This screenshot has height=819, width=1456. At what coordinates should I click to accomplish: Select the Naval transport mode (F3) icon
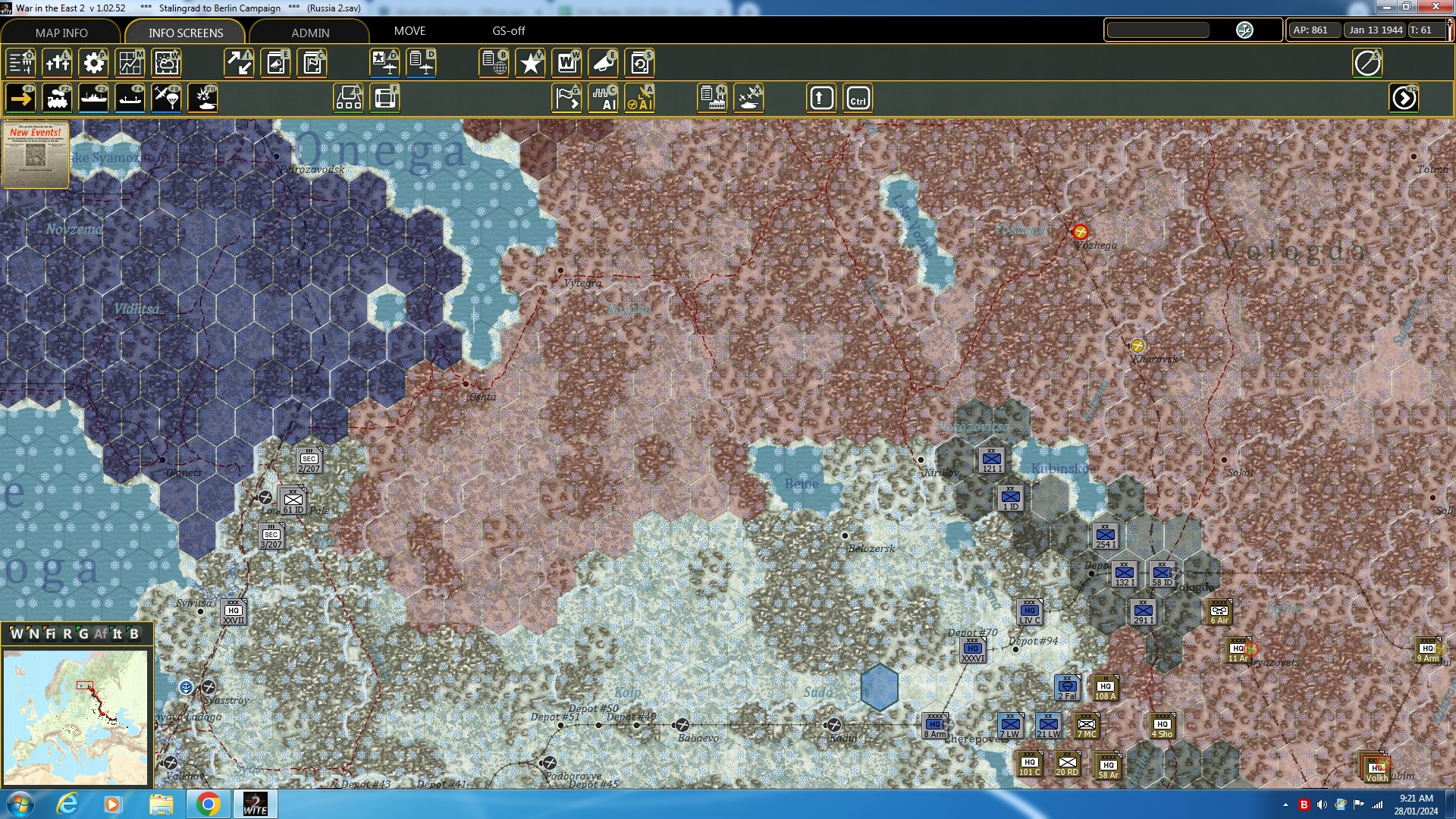93,98
